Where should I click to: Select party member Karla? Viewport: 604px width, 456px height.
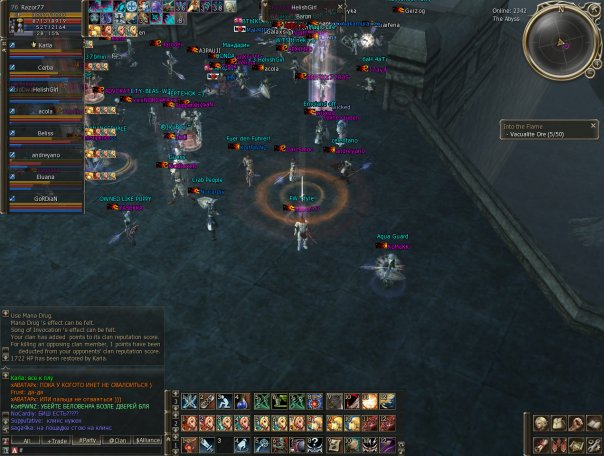coord(45,45)
